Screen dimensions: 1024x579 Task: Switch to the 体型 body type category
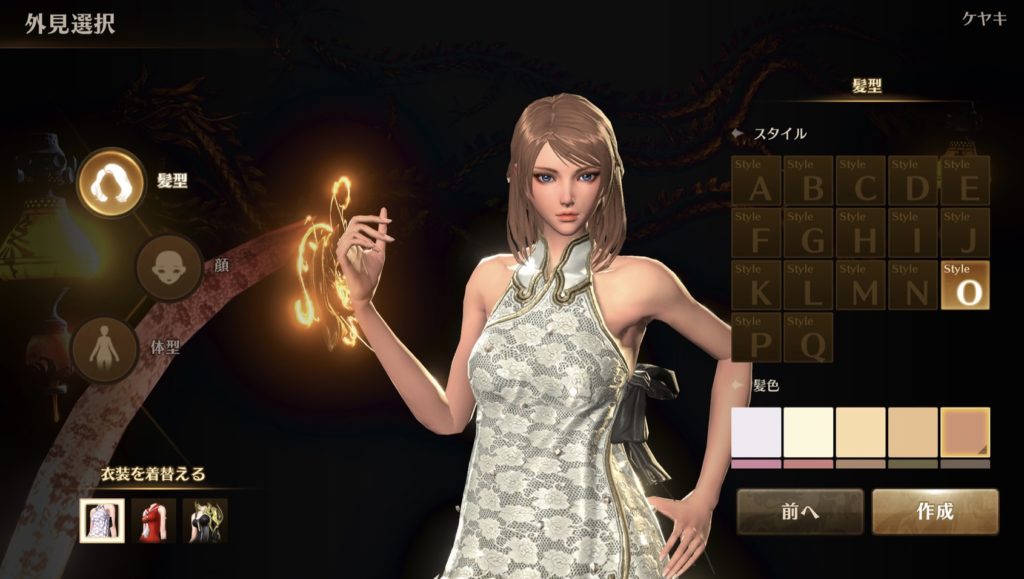[x=105, y=350]
